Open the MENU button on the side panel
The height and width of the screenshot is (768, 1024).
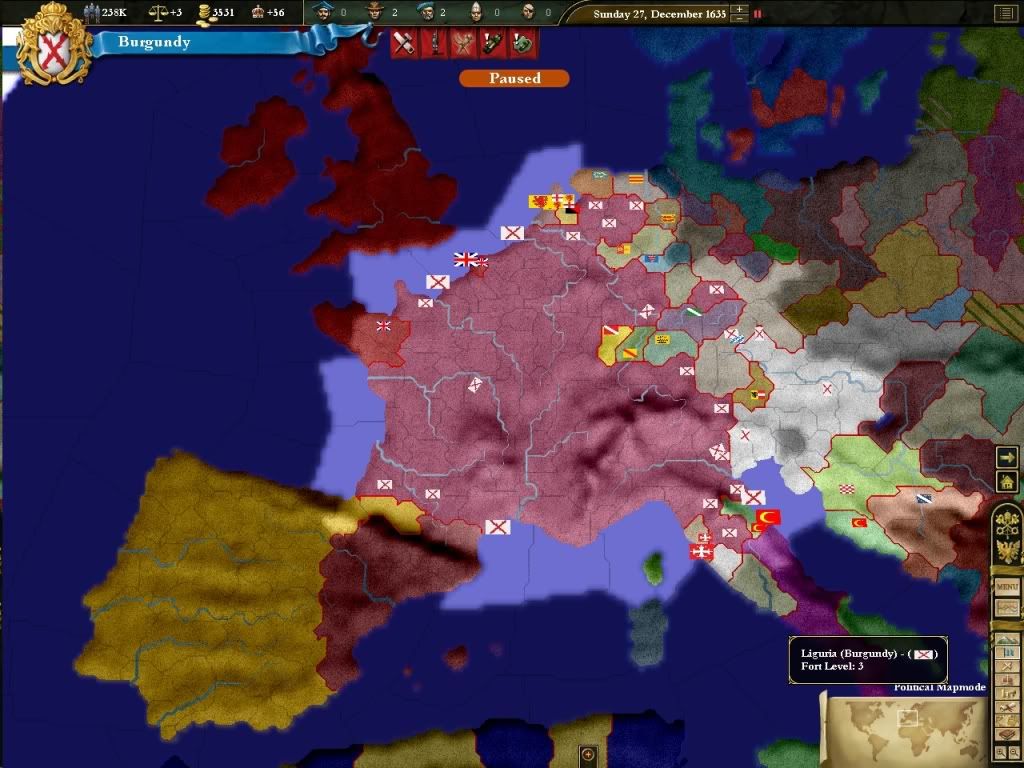click(1006, 587)
